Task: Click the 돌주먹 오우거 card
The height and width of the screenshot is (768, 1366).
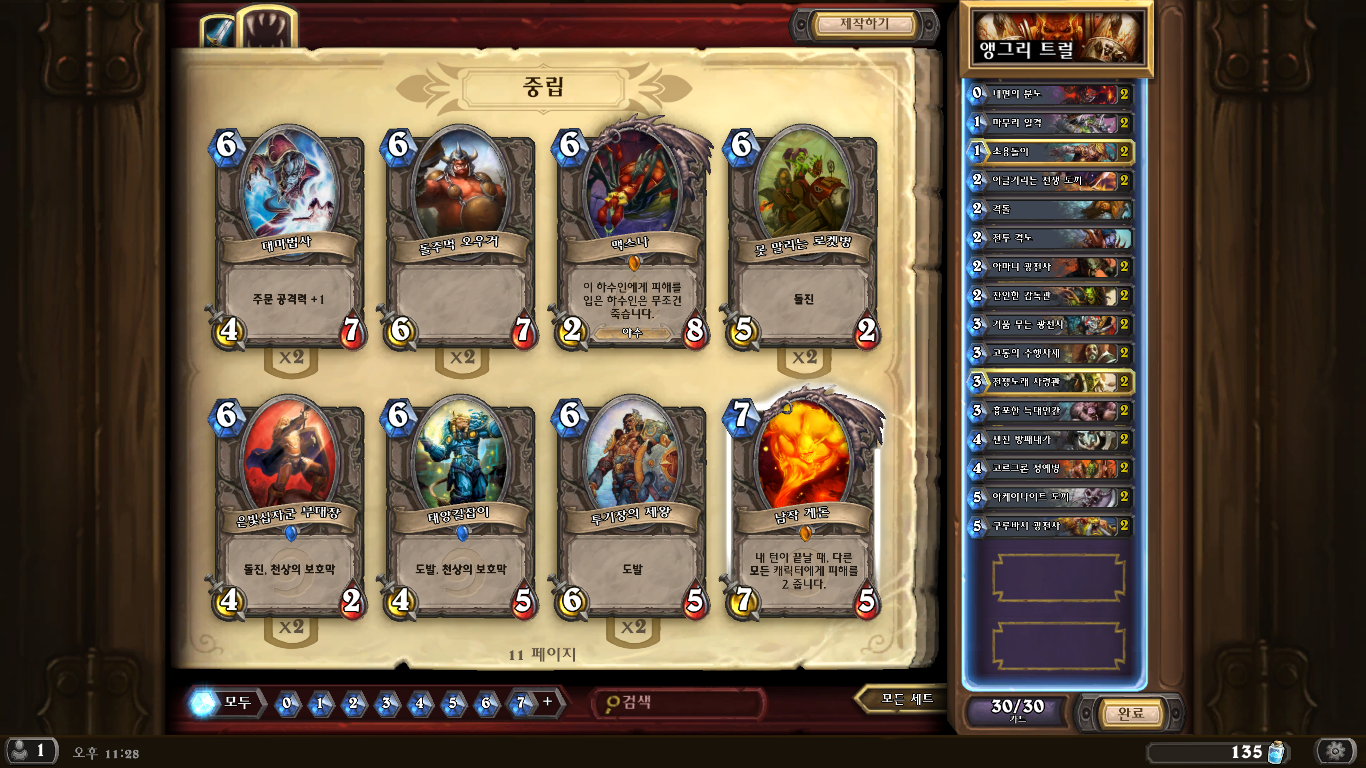Action: (460, 240)
